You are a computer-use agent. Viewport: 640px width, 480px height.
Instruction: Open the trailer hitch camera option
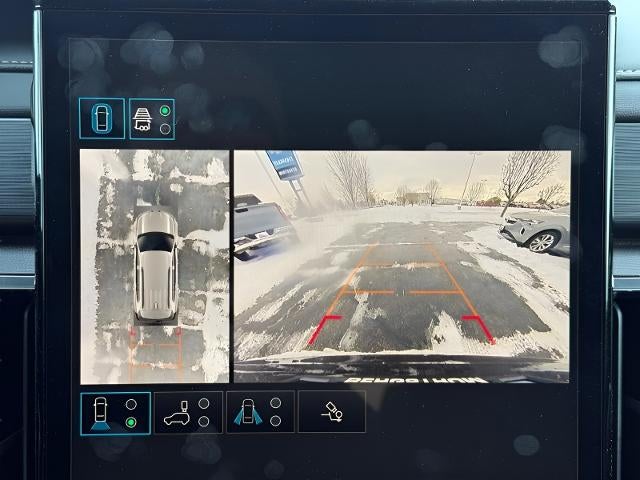coord(331,412)
